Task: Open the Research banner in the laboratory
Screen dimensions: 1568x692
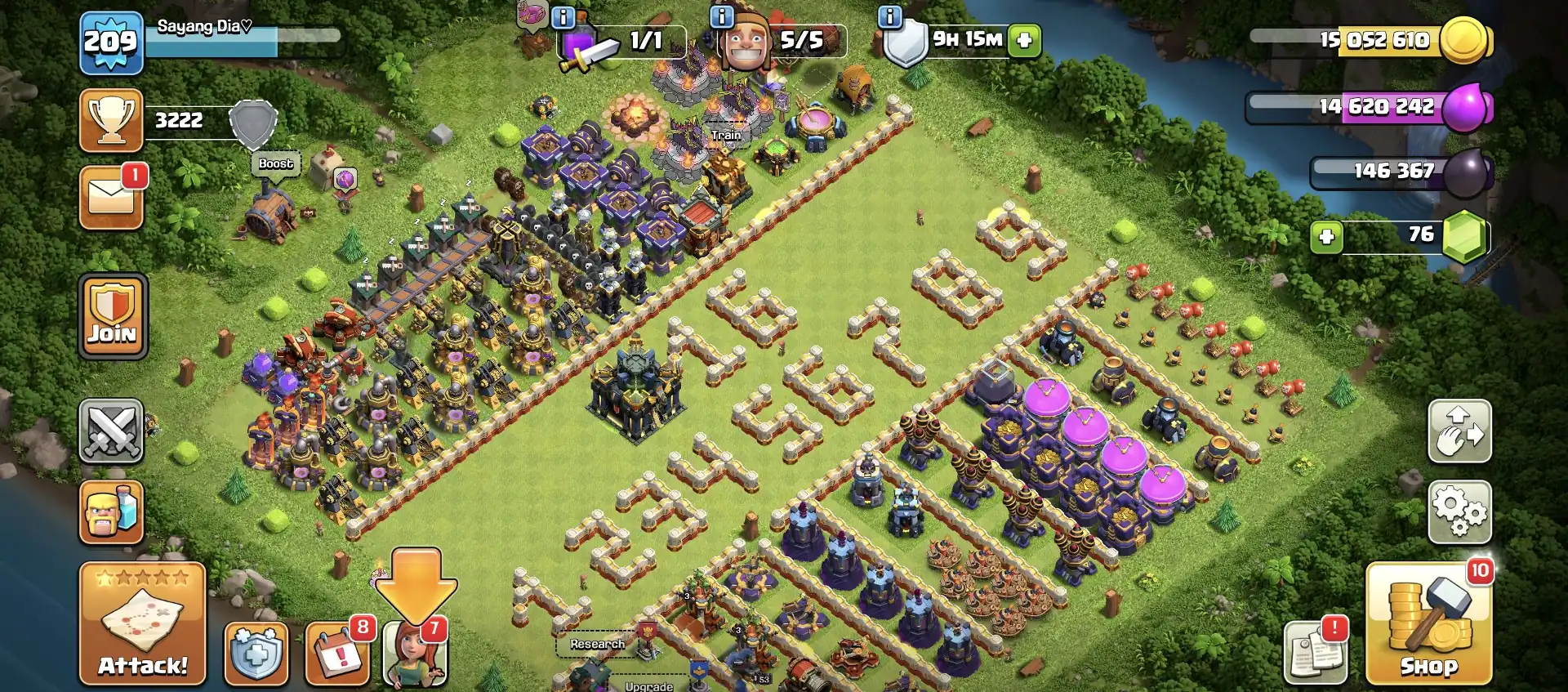Action: (x=597, y=645)
